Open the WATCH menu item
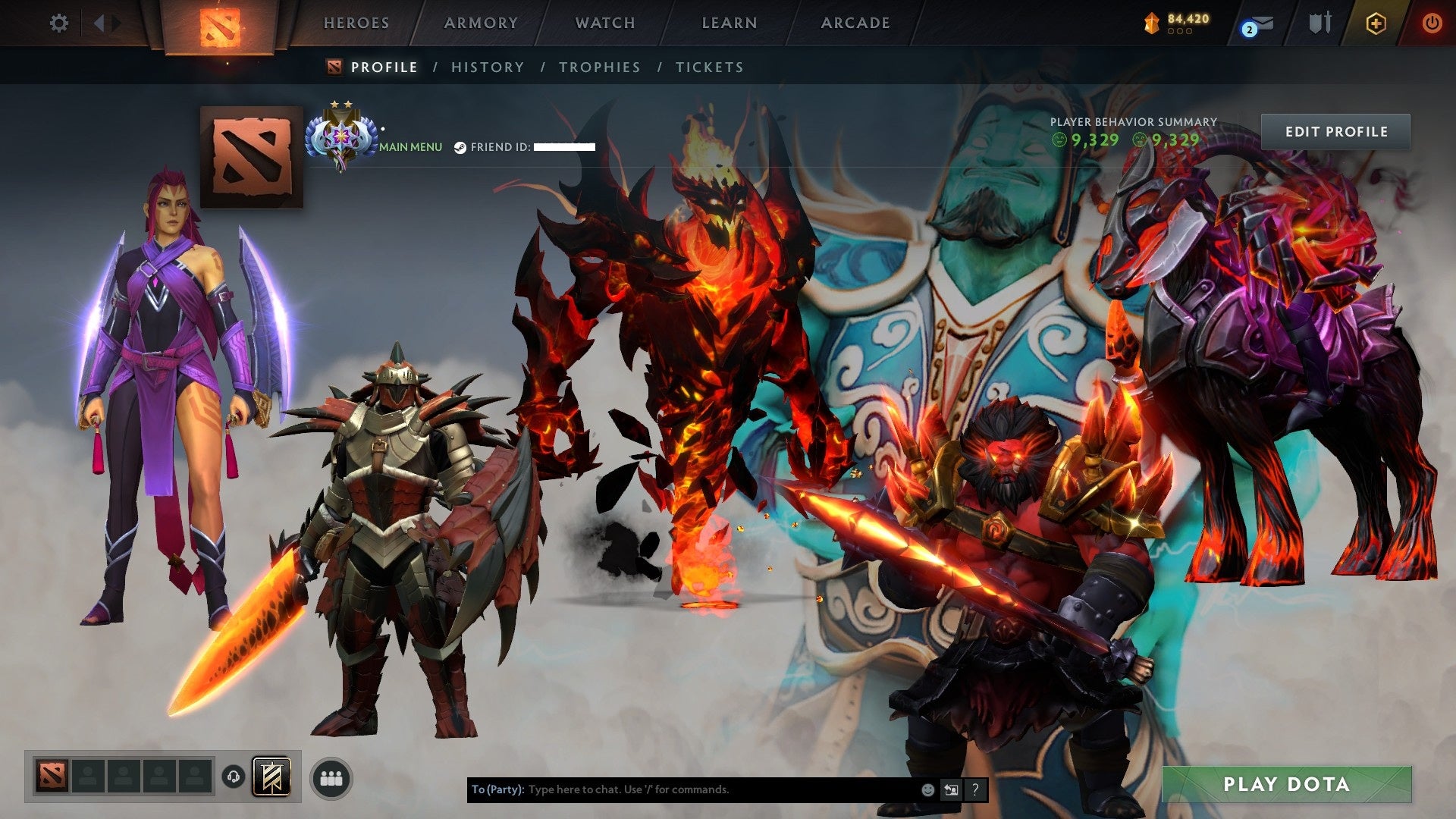This screenshot has width=1456, height=819. (605, 23)
